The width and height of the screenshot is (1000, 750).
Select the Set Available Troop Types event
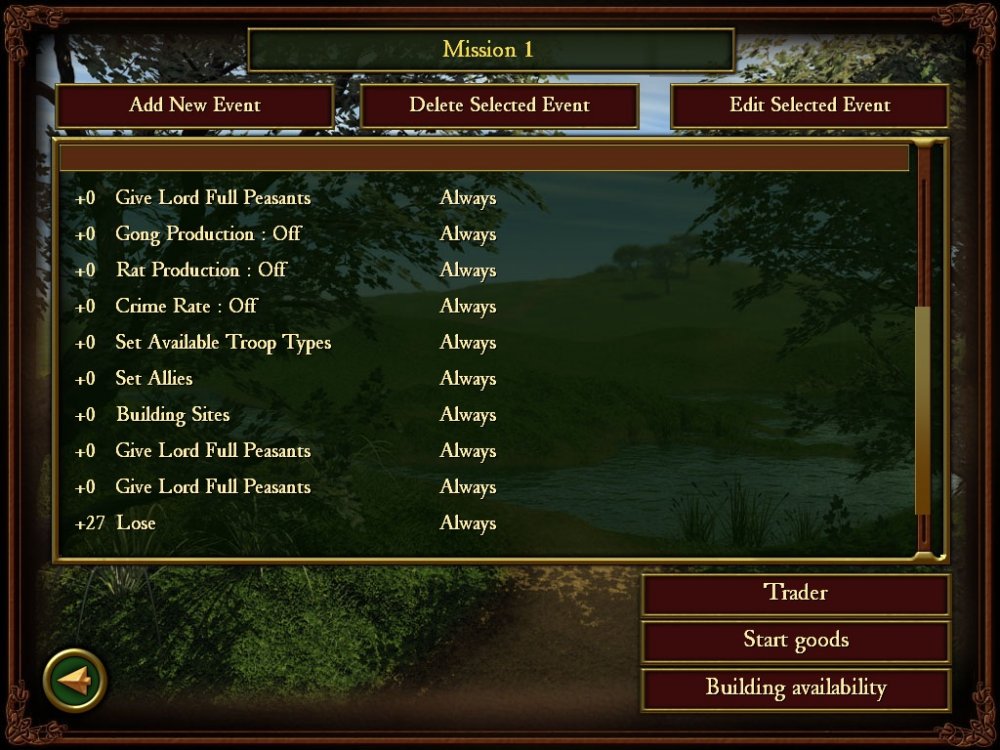point(223,342)
